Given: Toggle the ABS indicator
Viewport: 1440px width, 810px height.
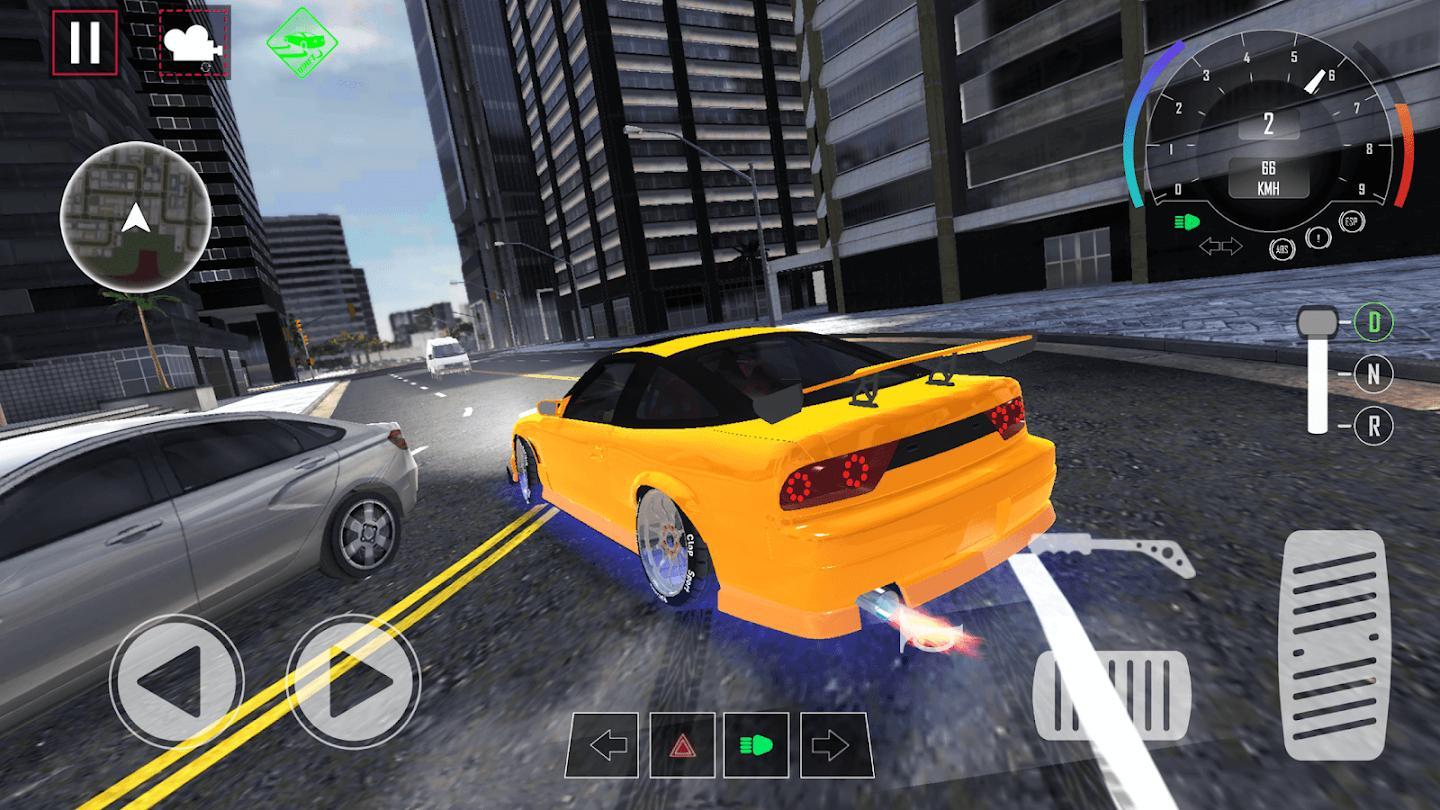Looking at the screenshot, I should [x=1282, y=247].
